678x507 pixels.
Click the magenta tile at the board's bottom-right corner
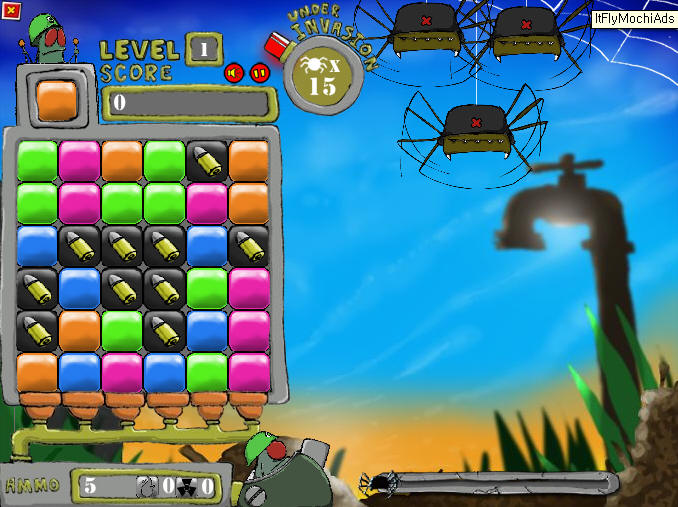click(249, 371)
